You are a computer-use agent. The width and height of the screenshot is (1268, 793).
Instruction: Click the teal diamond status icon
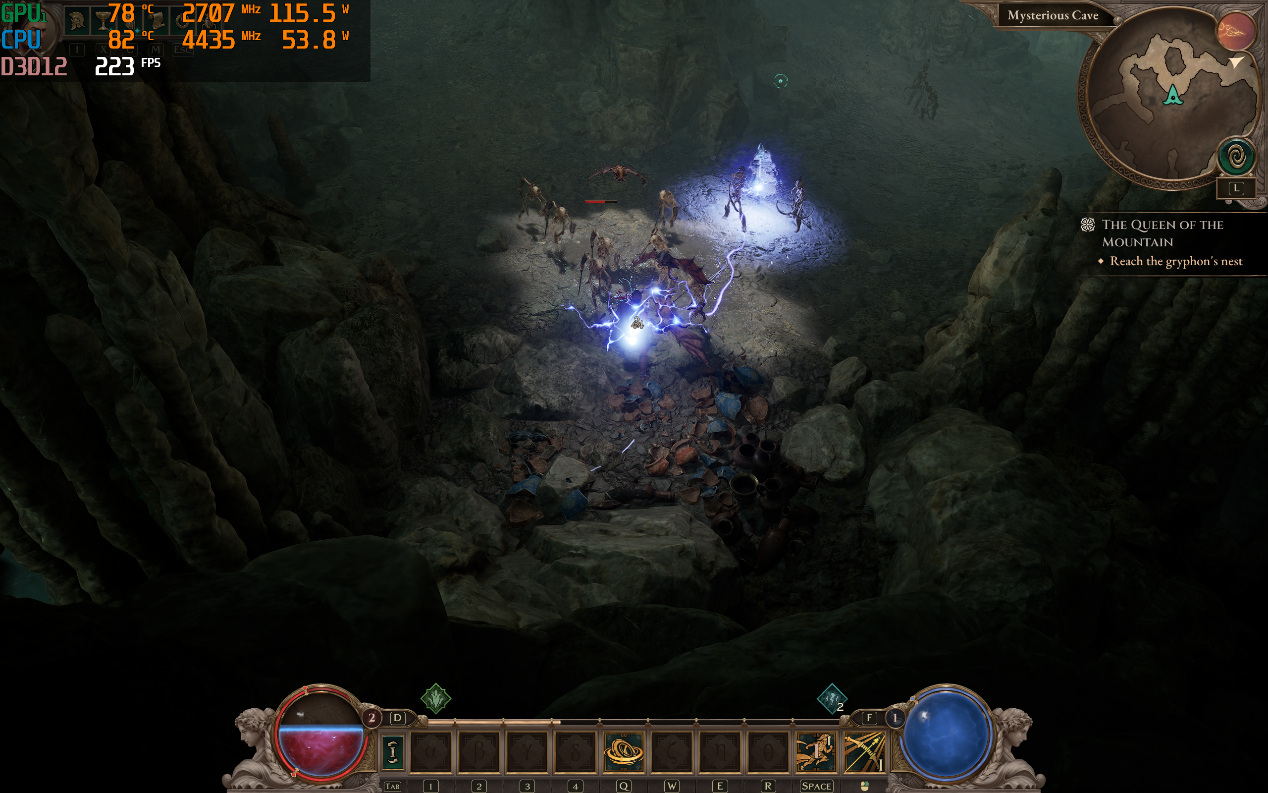tap(832, 698)
